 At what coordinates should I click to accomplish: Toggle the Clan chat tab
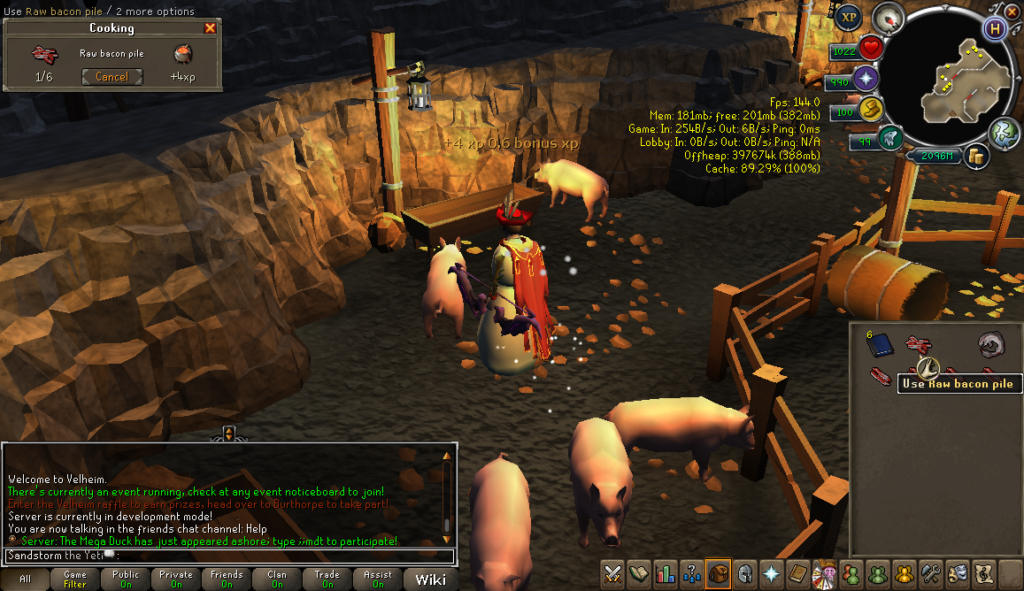[x=276, y=580]
